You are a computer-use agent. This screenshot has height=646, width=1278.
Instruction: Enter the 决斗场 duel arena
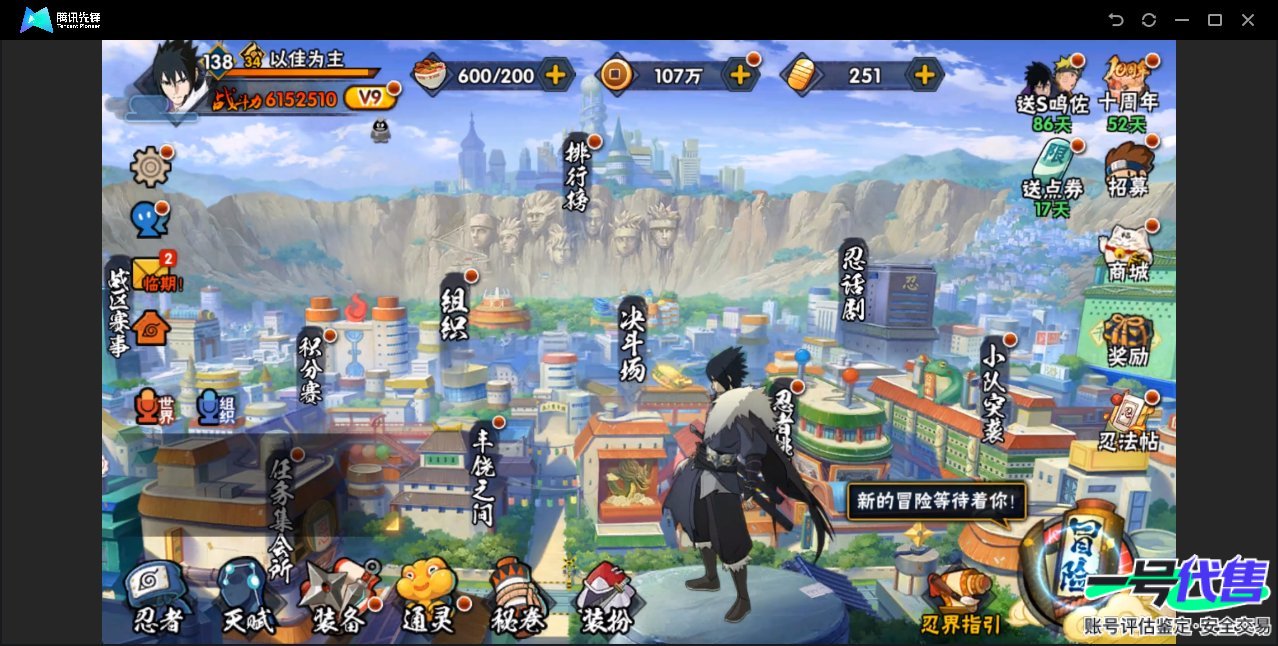[633, 340]
